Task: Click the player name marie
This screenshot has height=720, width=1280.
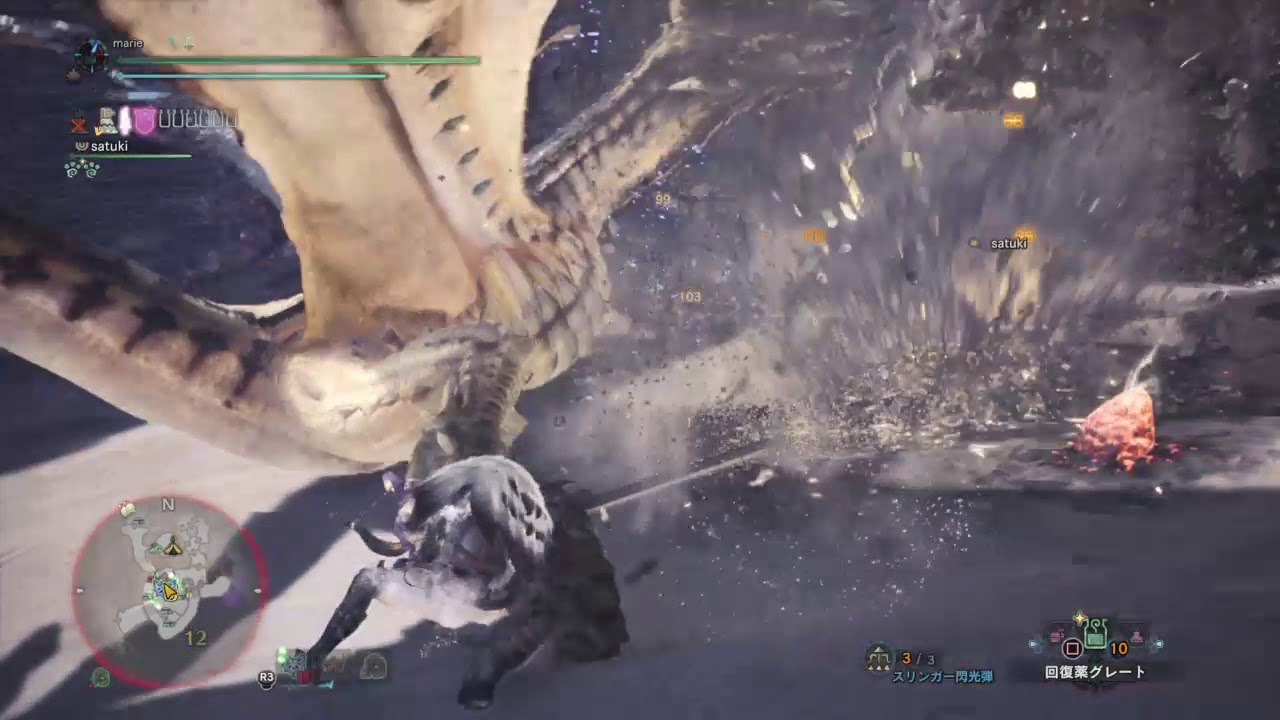Action: 128,43
